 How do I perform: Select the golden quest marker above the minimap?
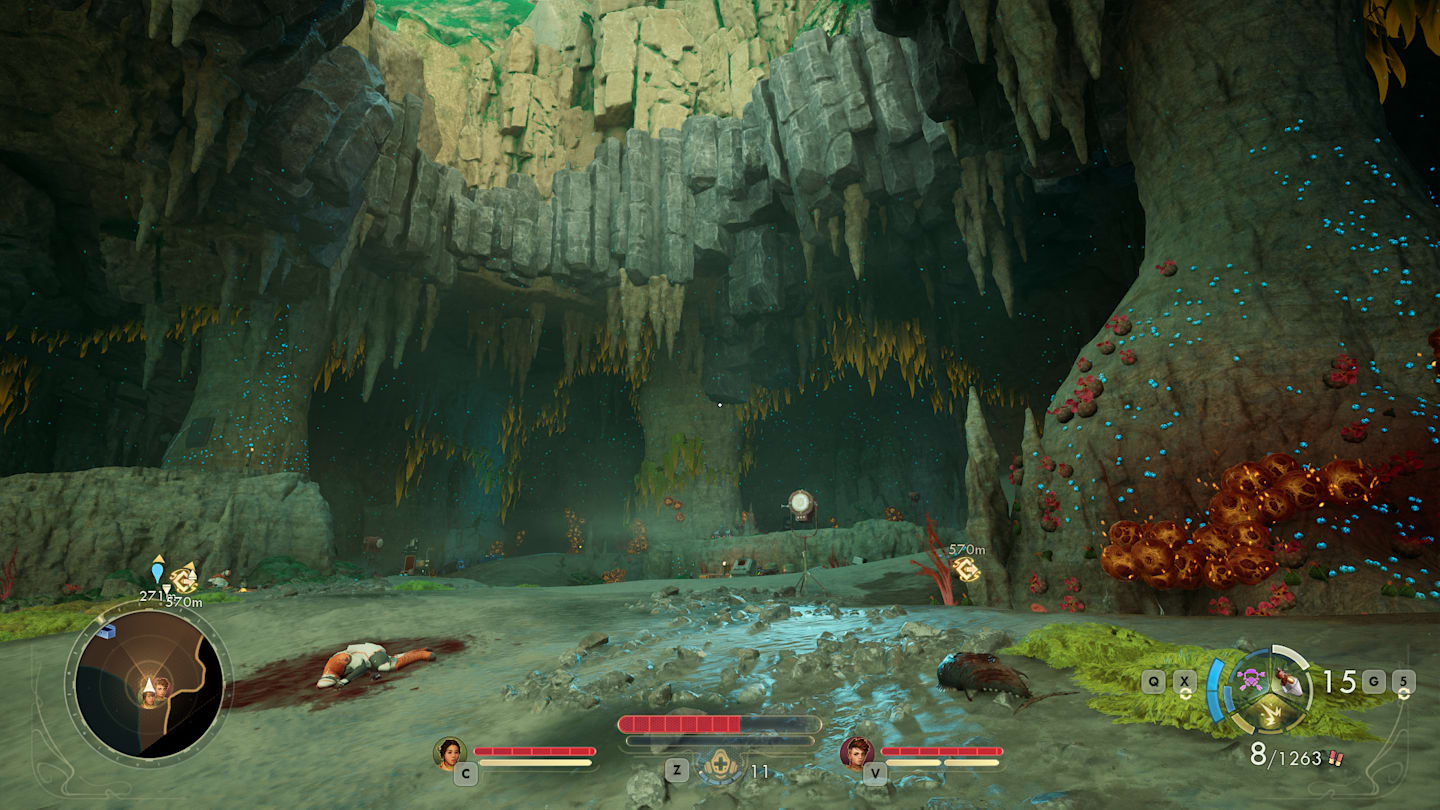(x=184, y=578)
